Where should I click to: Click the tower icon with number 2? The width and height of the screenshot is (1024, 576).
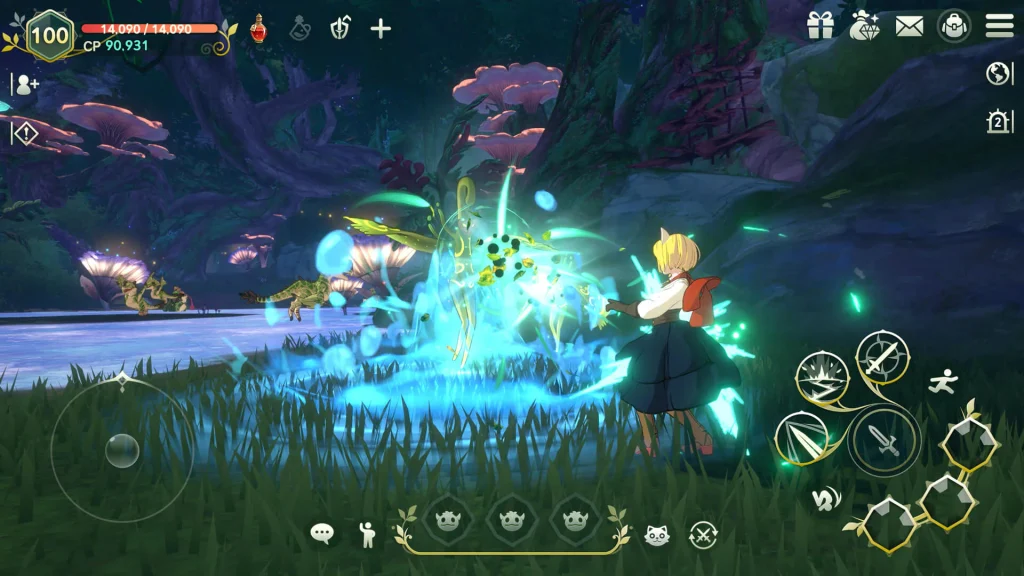(998, 122)
